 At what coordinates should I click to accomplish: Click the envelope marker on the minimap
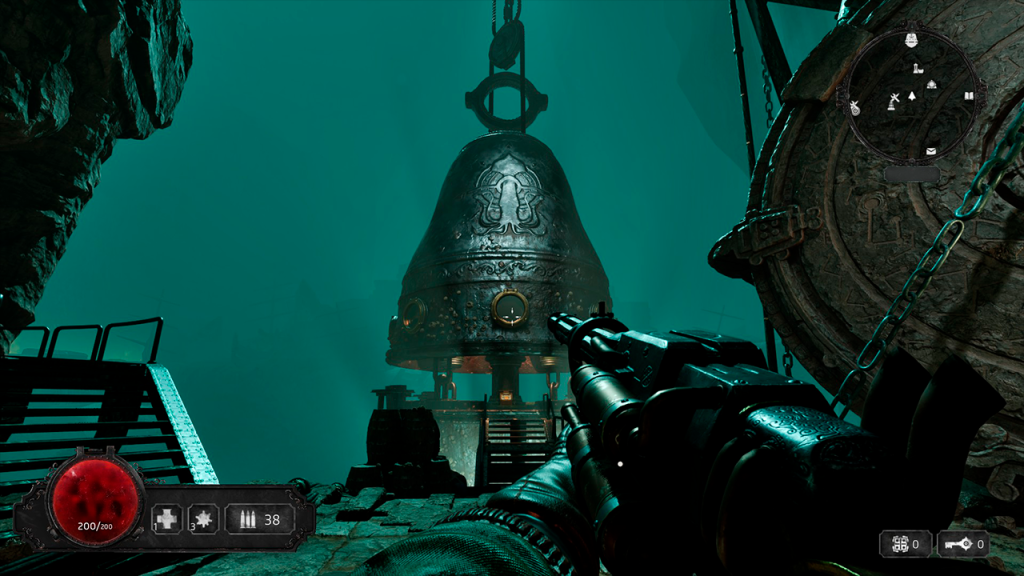(x=931, y=151)
